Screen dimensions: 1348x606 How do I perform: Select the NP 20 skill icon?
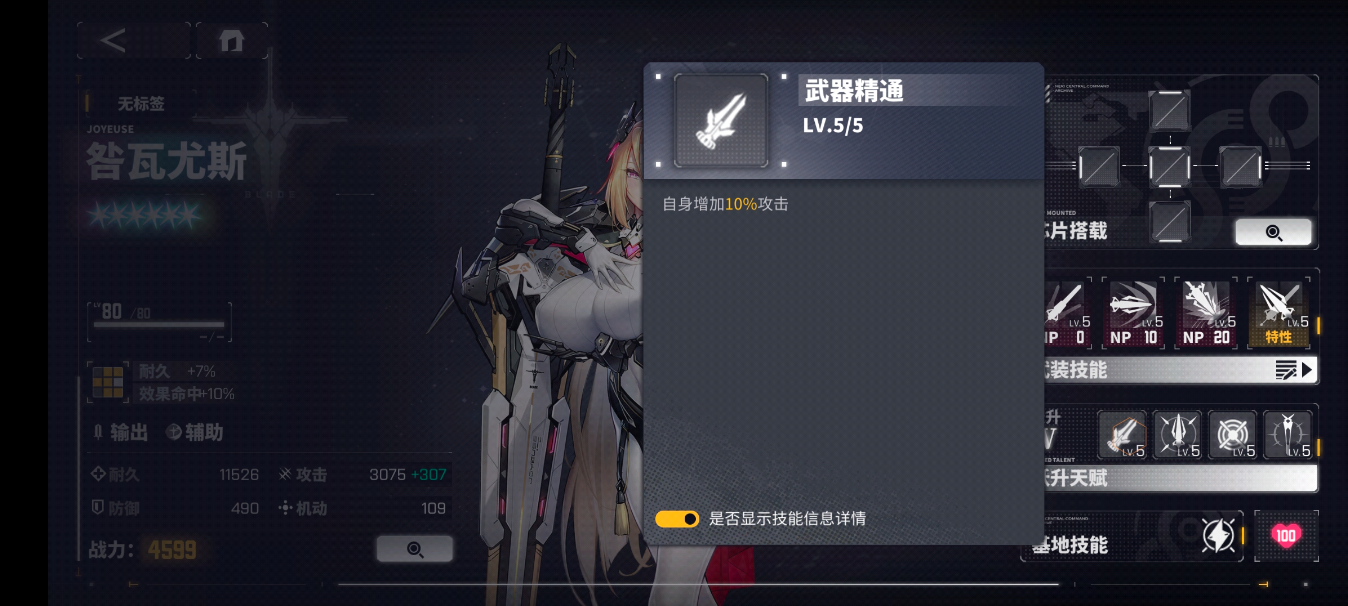1206,313
